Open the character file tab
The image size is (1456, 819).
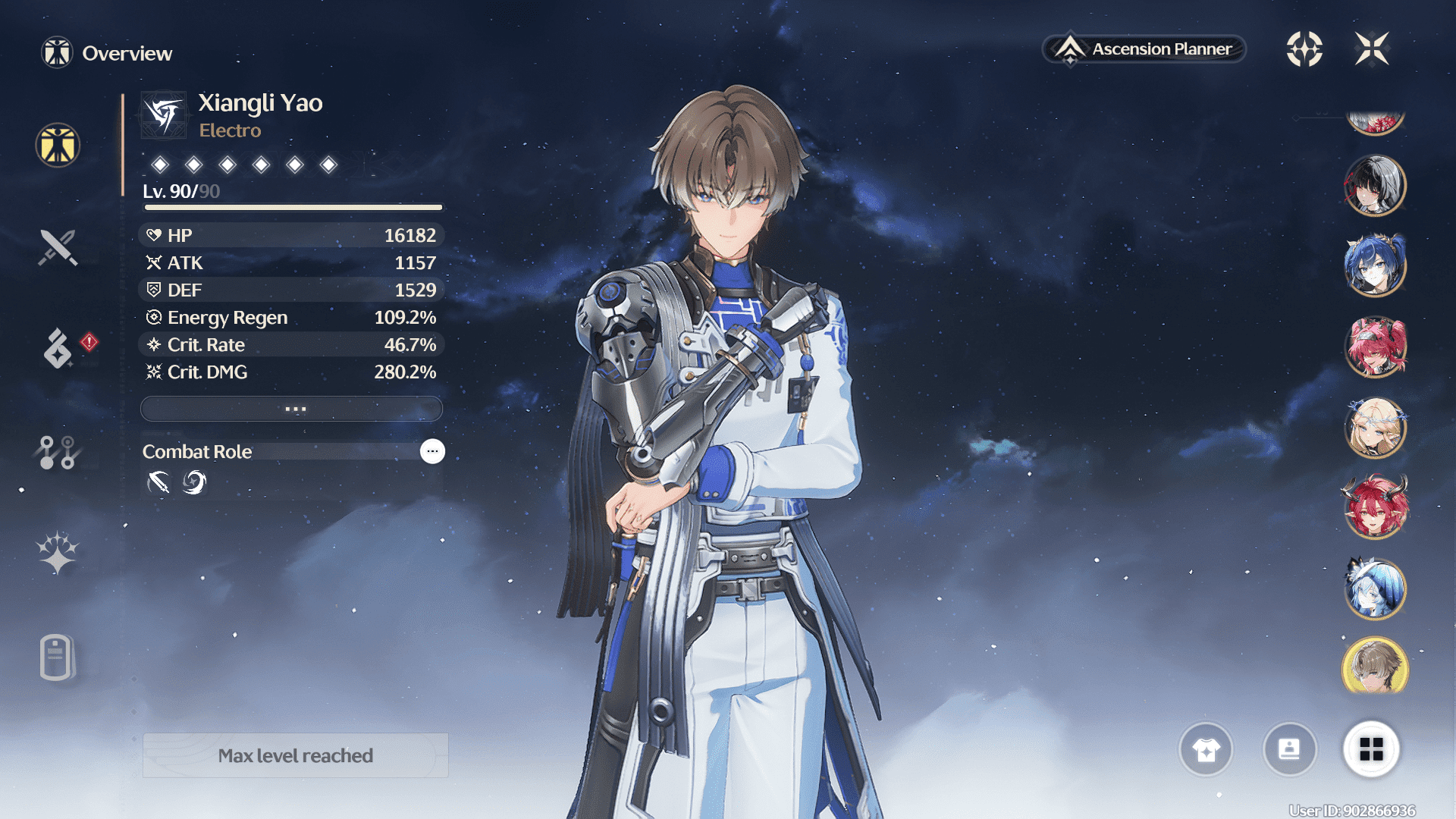(56, 657)
